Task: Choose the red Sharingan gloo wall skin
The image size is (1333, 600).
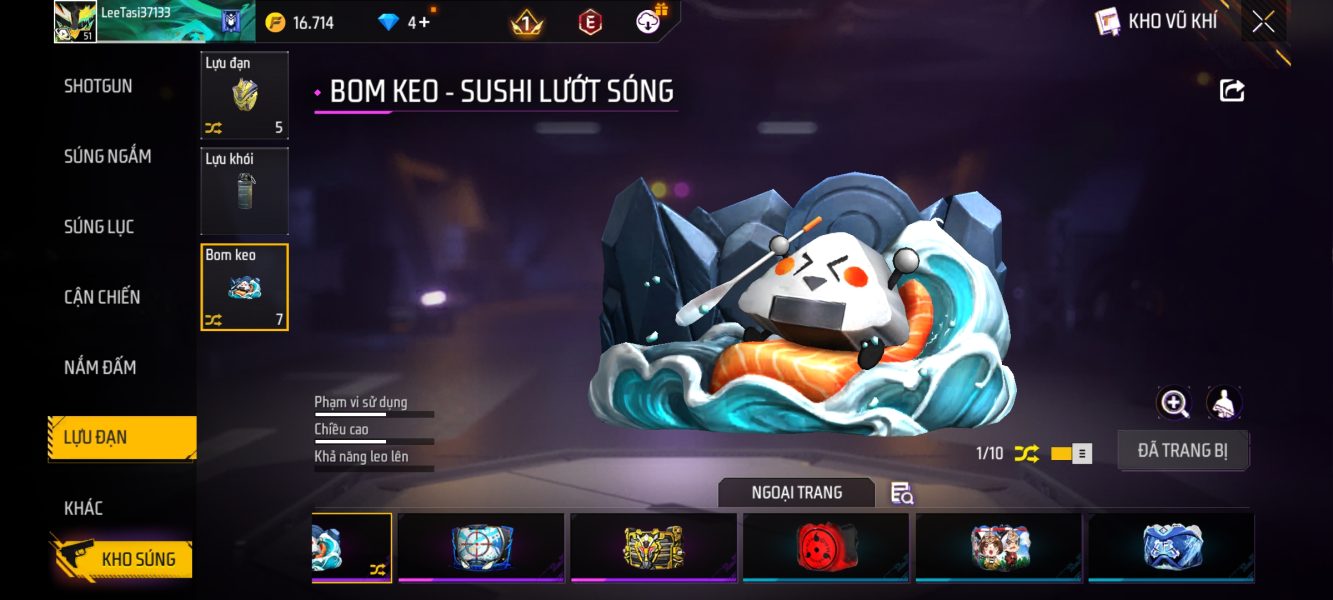Action: pos(825,547)
